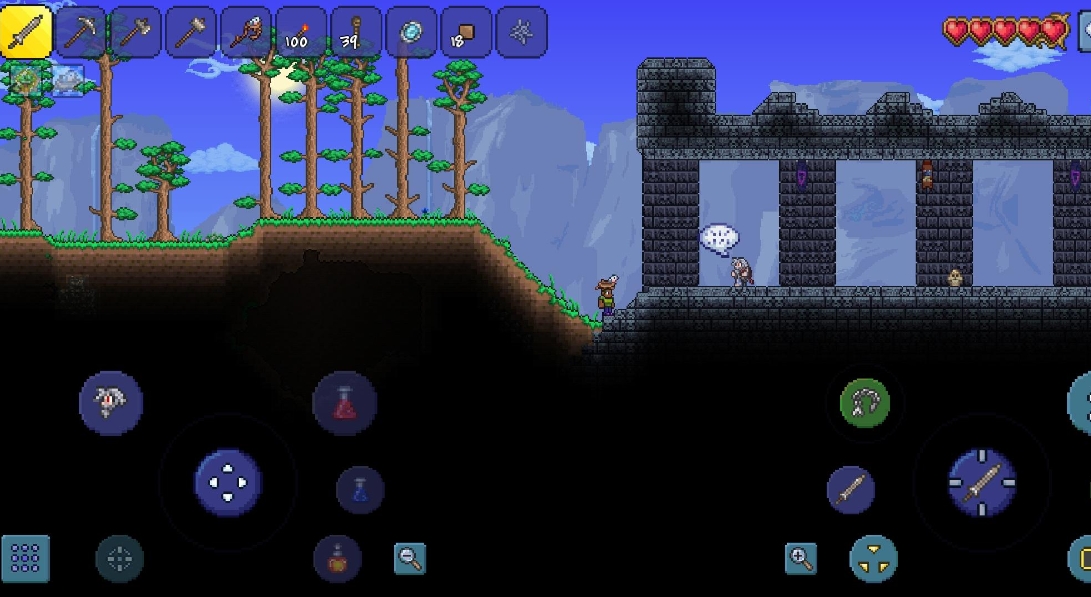The height and width of the screenshot is (597, 1091).
Task: Tap the green tree buff icon
Action: click(25, 79)
